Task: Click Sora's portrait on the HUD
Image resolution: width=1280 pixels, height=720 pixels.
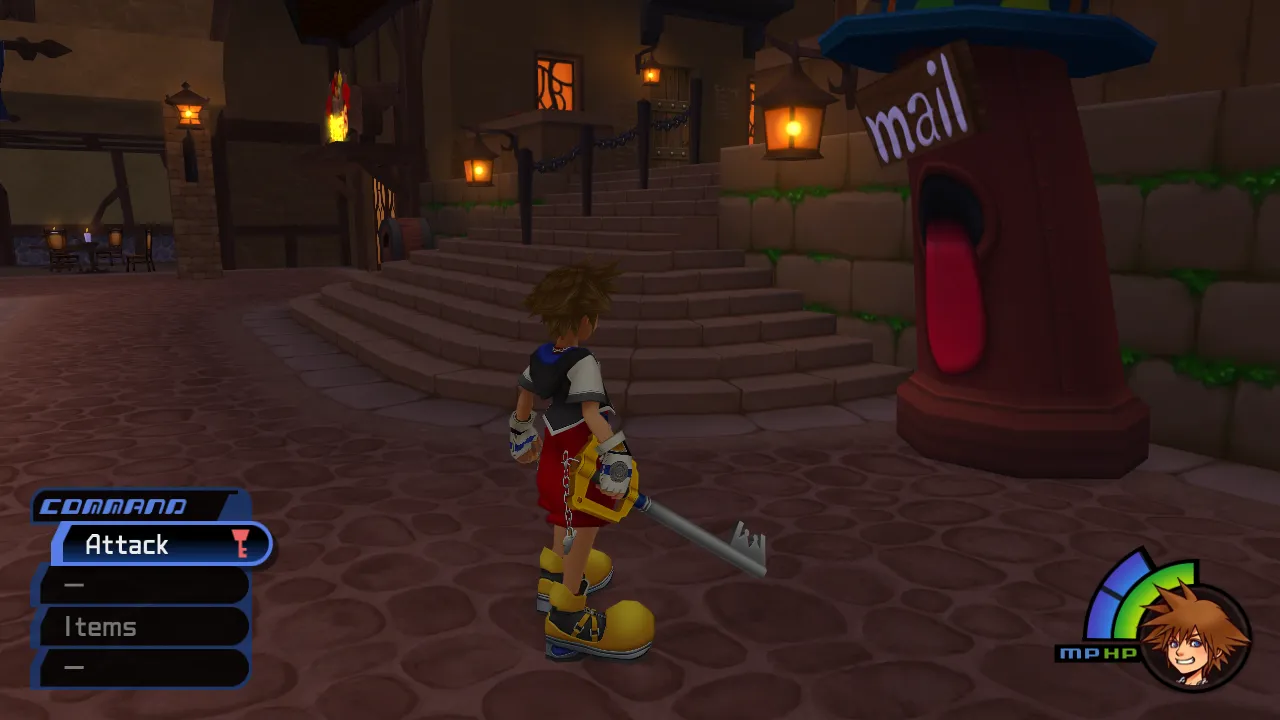Action: tap(1193, 637)
